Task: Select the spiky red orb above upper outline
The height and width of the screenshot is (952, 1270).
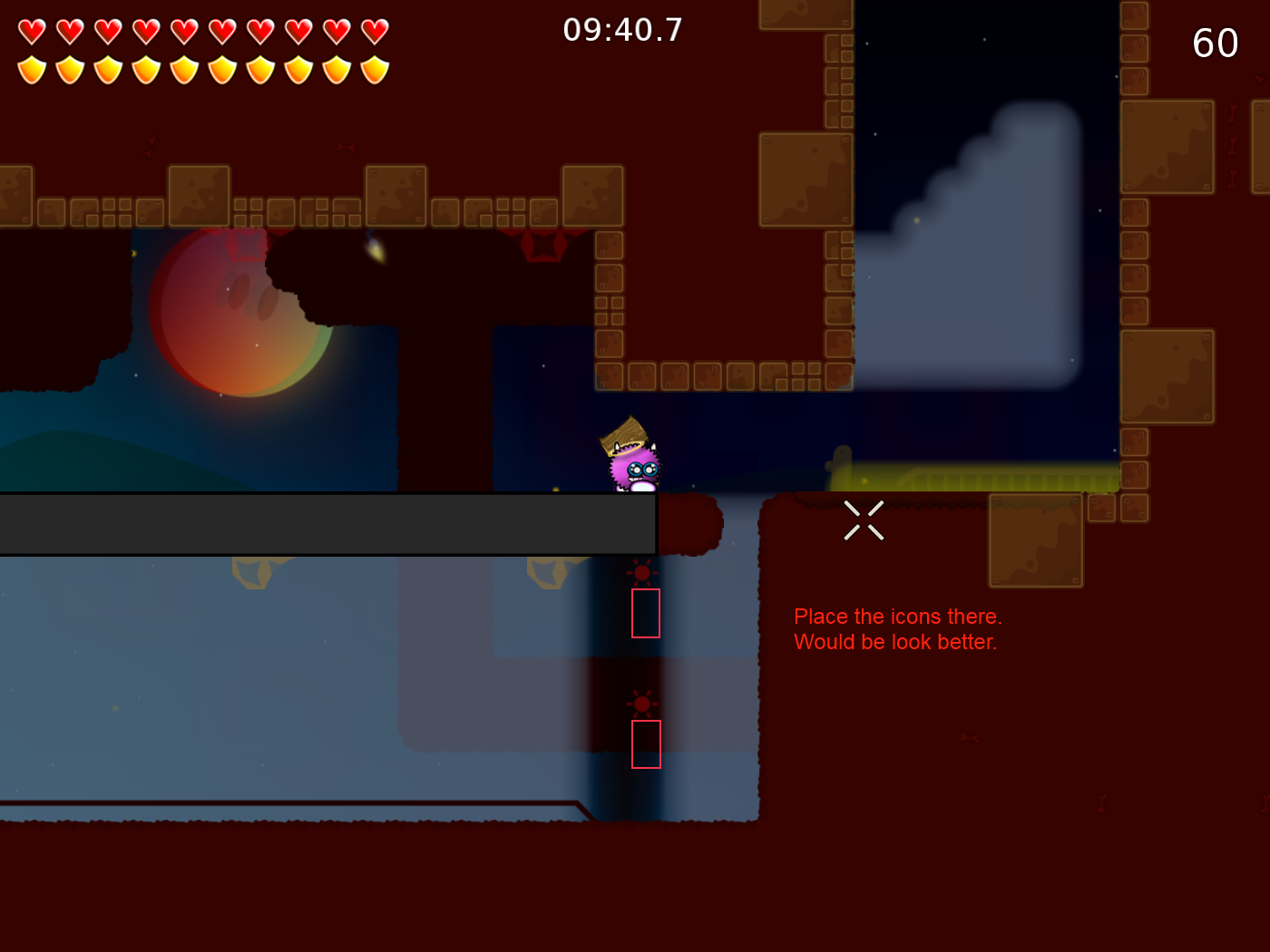Action: pyautogui.click(x=643, y=573)
